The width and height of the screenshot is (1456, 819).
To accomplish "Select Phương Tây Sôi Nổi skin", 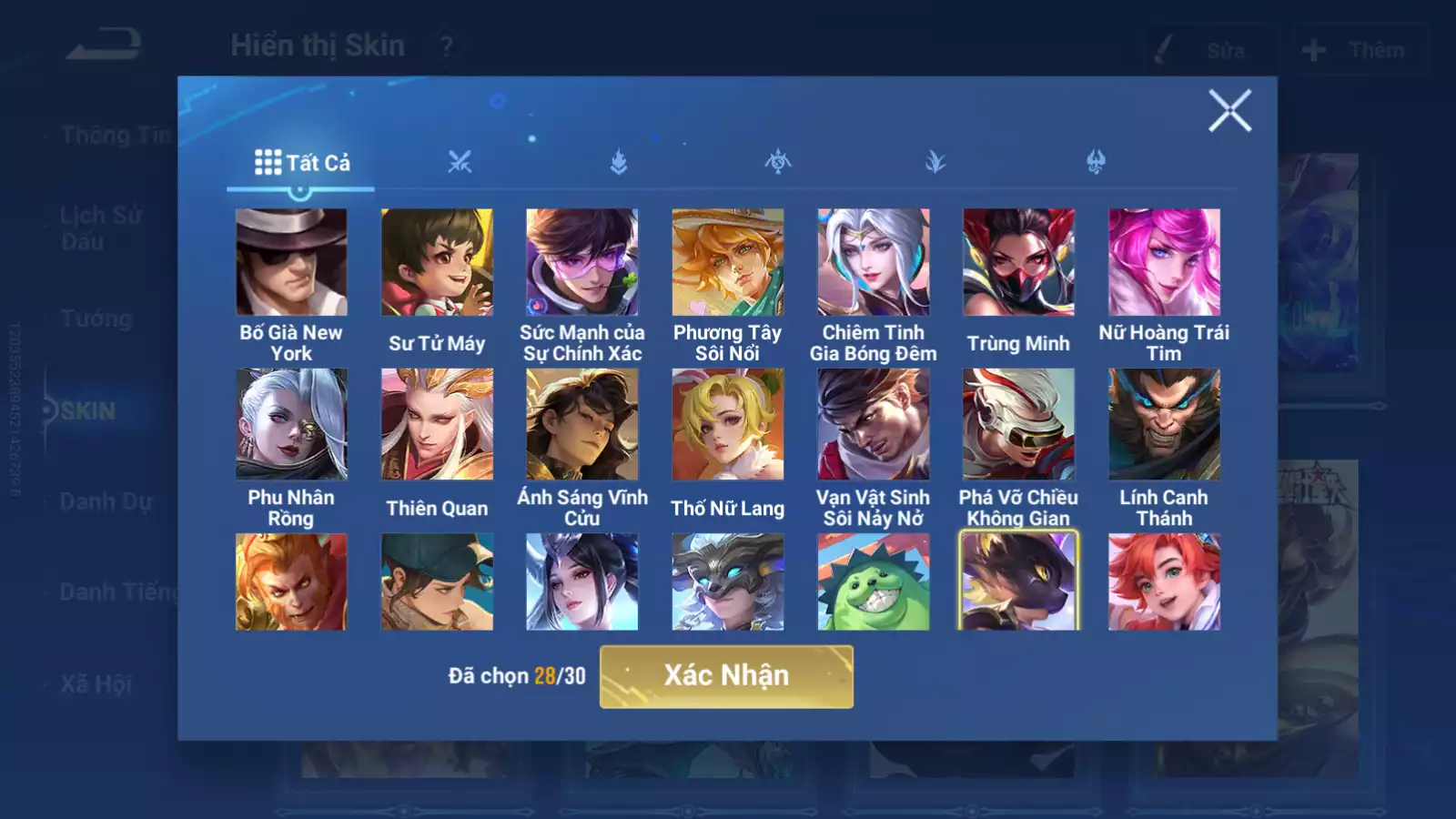I will (728, 262).
